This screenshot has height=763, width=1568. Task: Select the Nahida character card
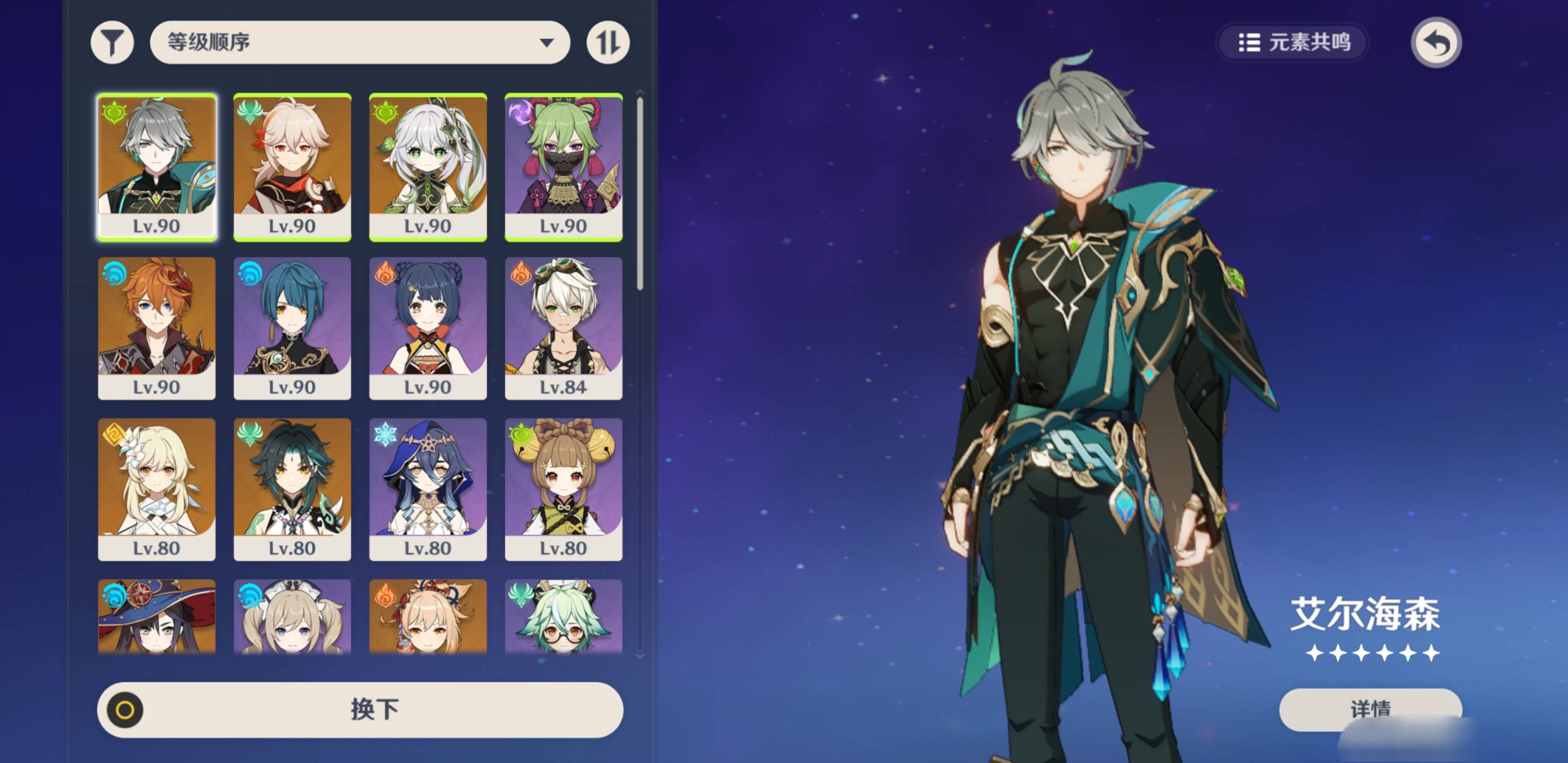point(428,167)
